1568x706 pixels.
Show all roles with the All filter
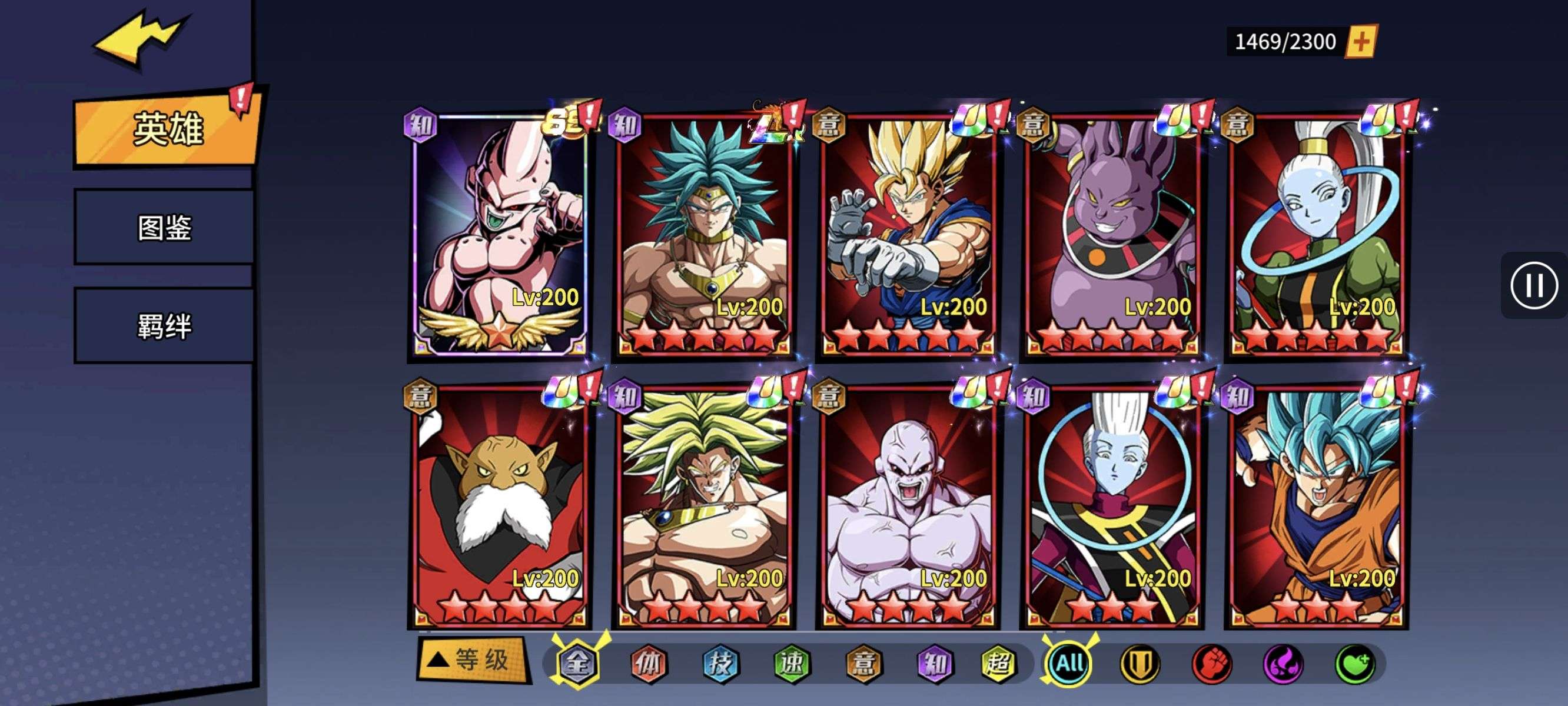point(1069,664)
